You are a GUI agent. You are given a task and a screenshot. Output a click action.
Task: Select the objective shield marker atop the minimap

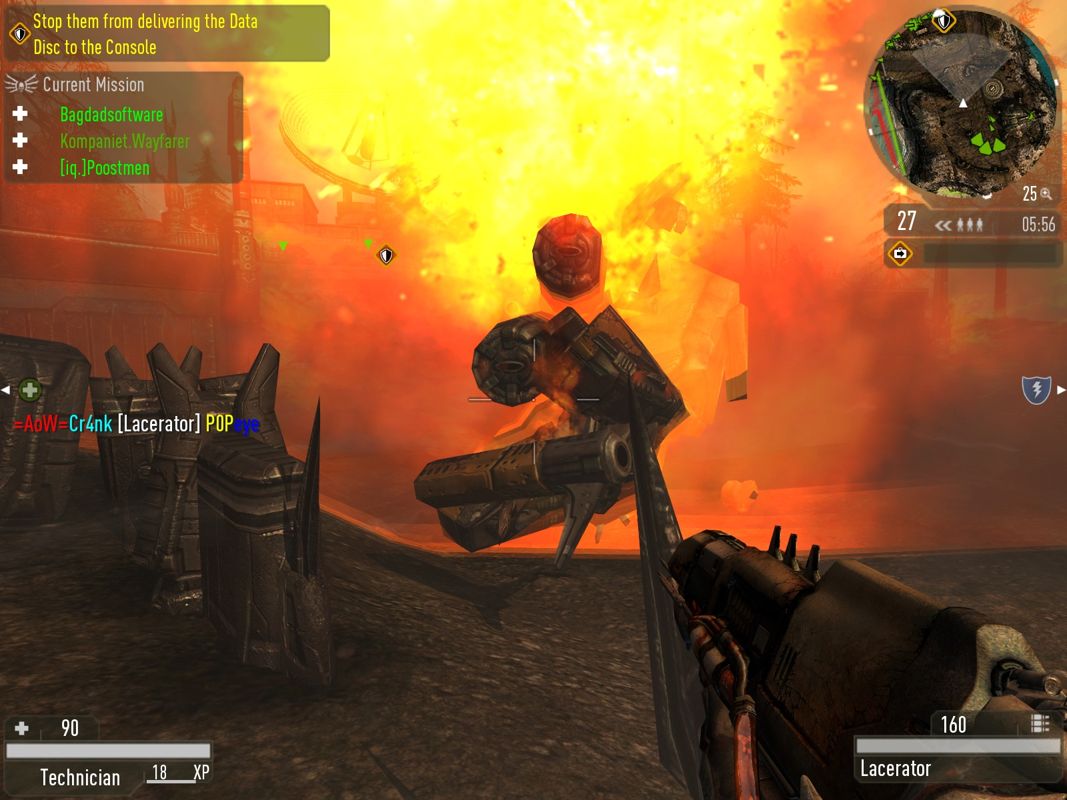click(943, 19)
